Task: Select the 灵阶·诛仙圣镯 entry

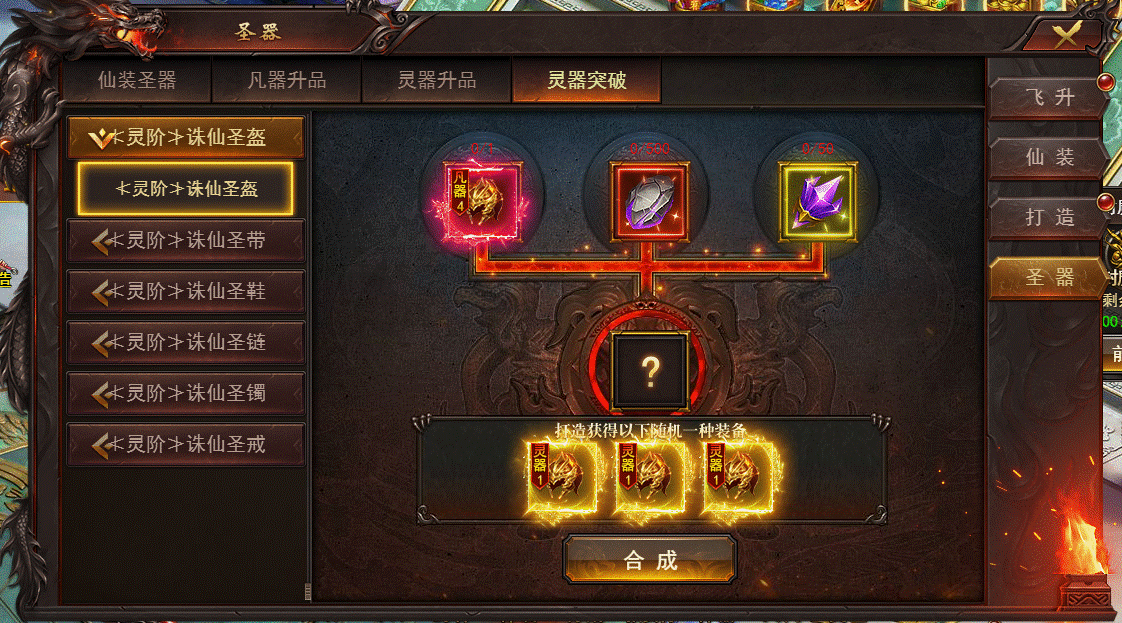Action: [186, 393]
